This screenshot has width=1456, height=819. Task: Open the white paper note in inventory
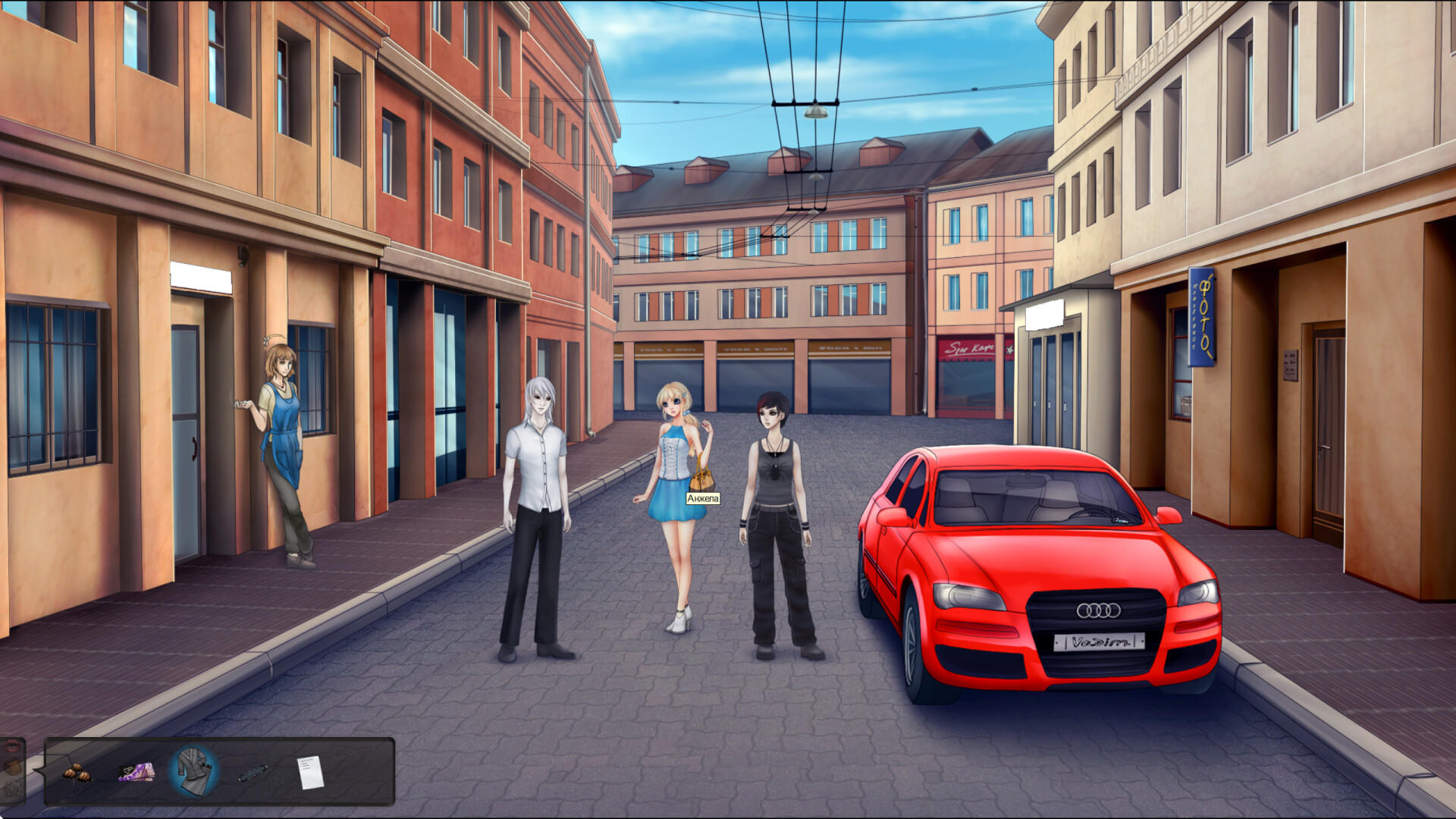310,772
